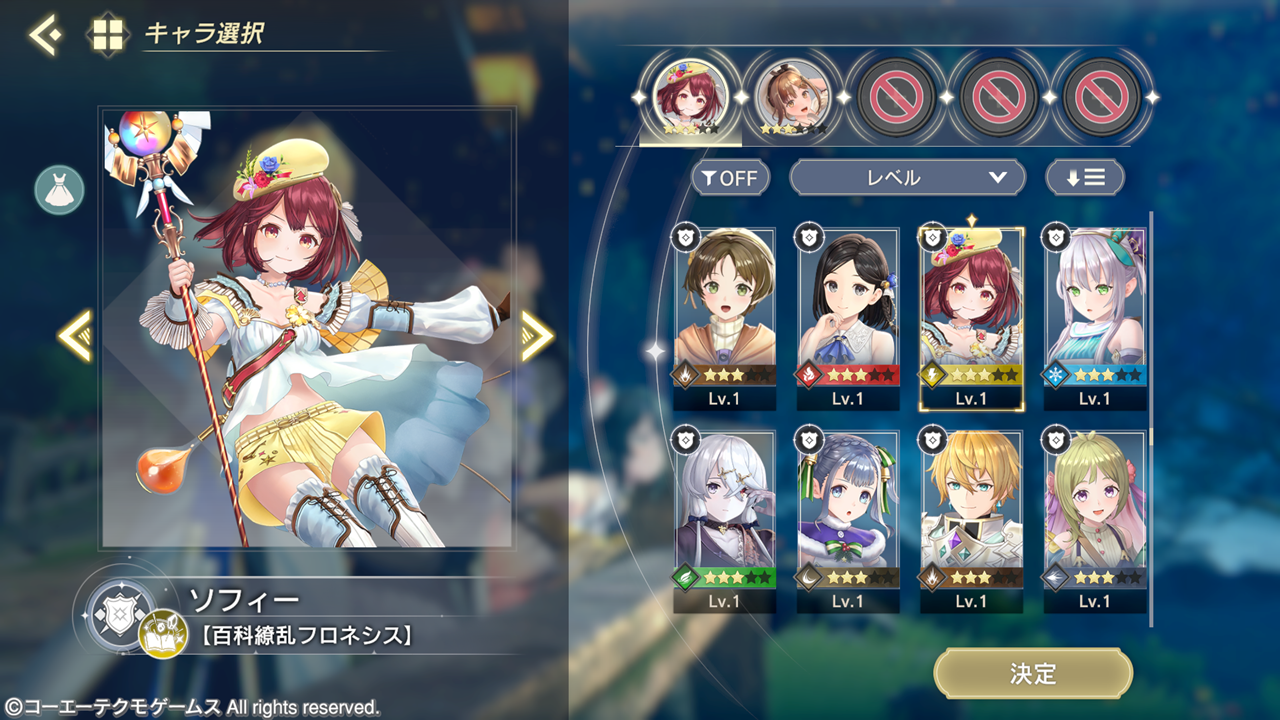Switch sort order with the arrow button
This screenshot has height=720, width=1280.
point(1085,178)
